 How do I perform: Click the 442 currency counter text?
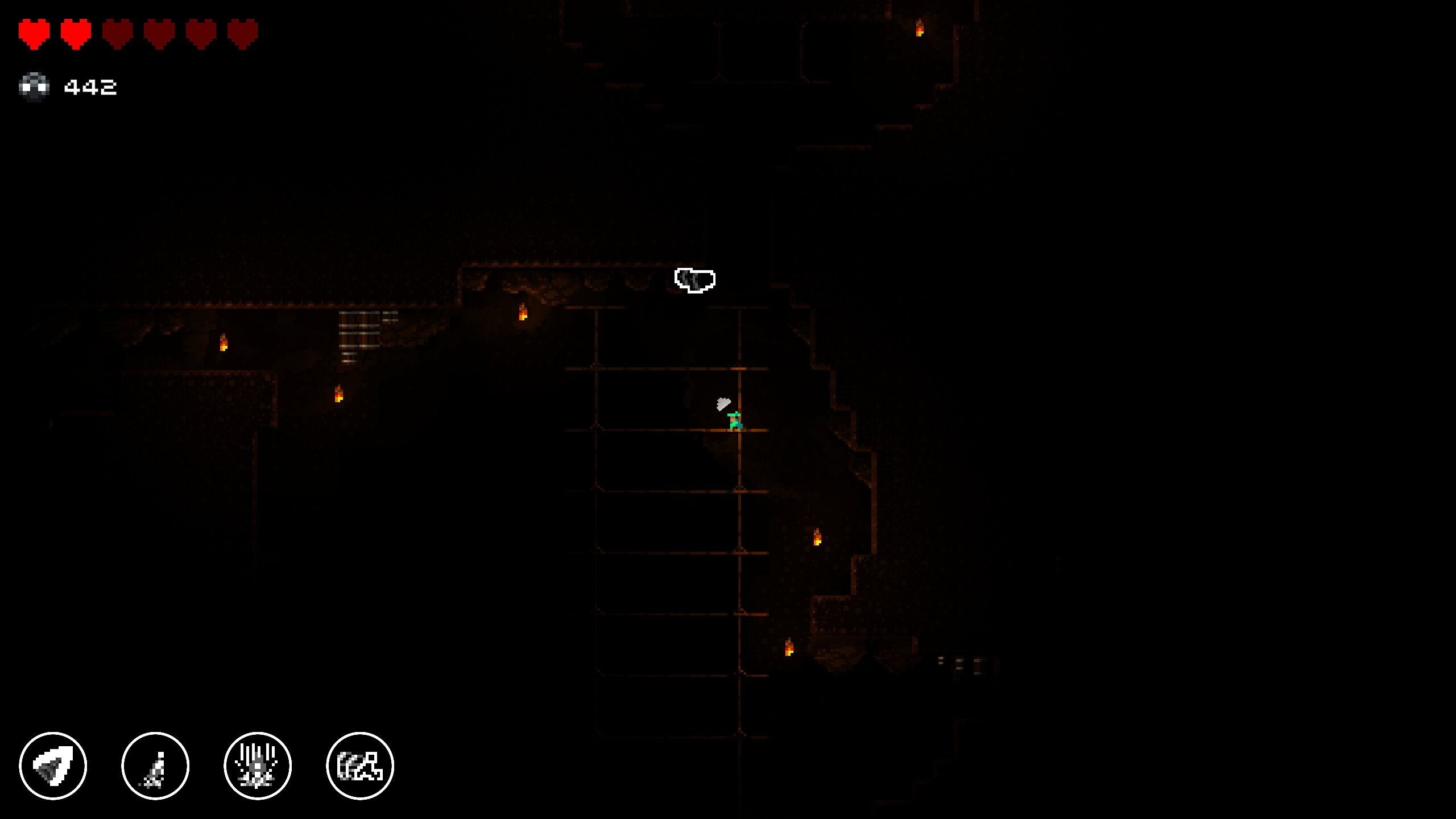[x=91, y=86]
